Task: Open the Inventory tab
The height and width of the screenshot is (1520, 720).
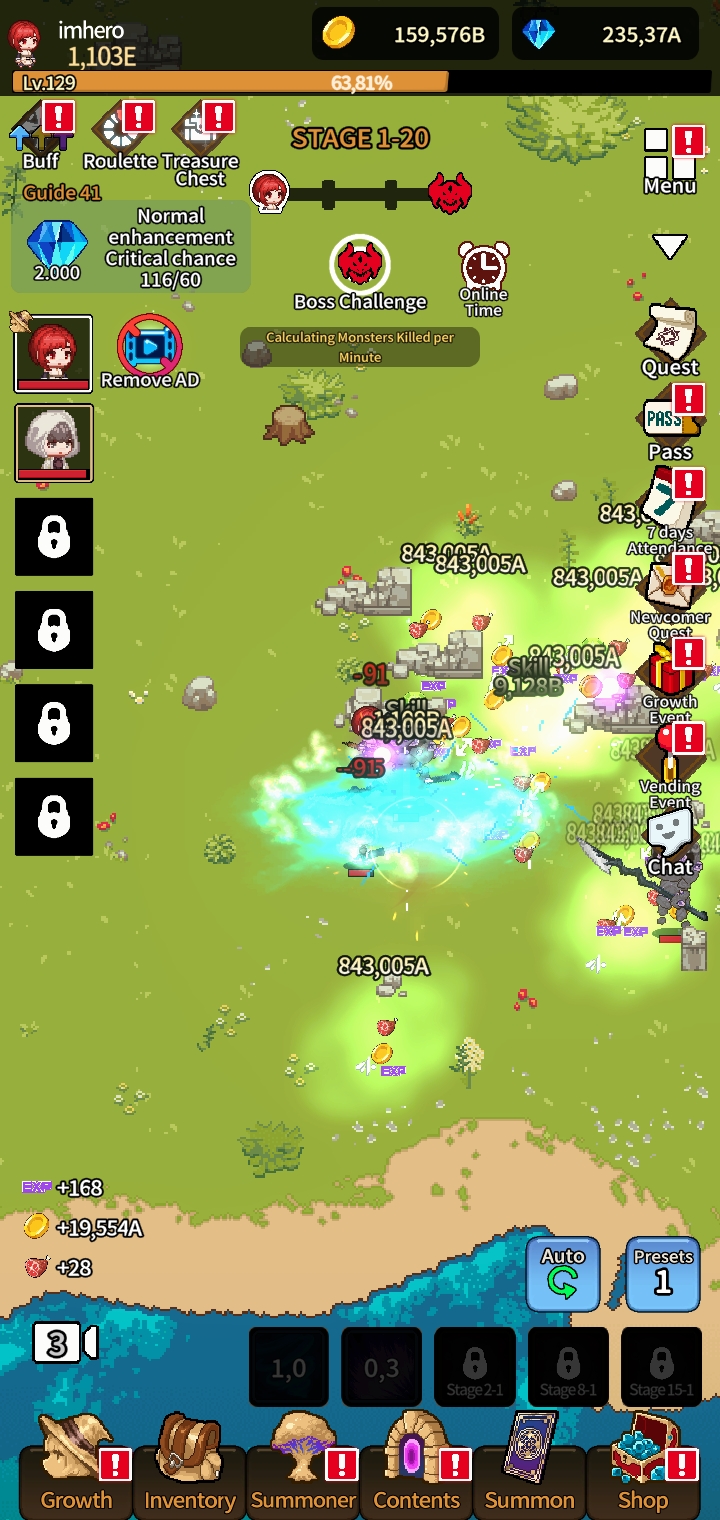Action: pyautogui.click(x=189, y=1476)
